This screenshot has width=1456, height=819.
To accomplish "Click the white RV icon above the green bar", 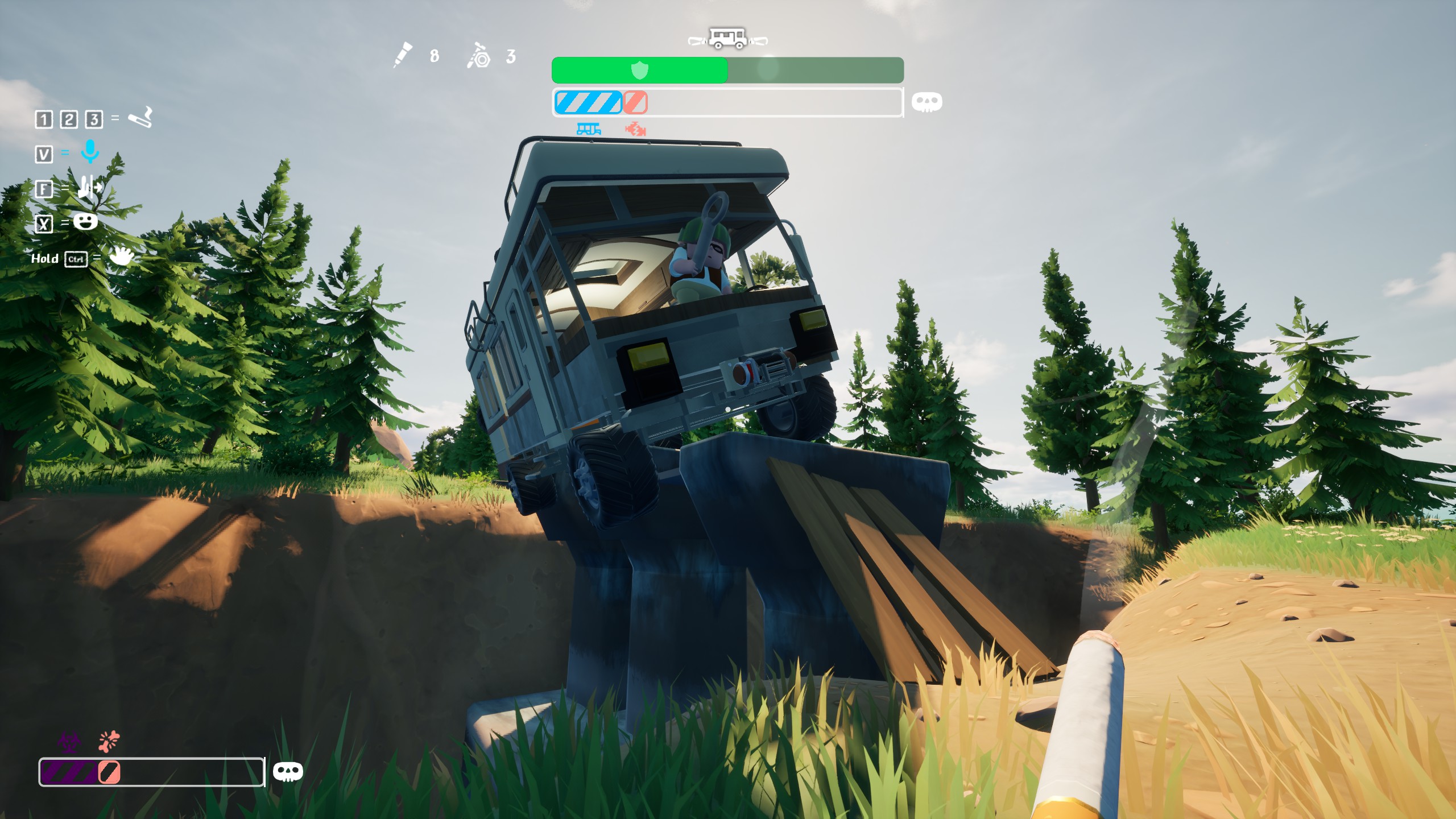I will tap(727, 39).
